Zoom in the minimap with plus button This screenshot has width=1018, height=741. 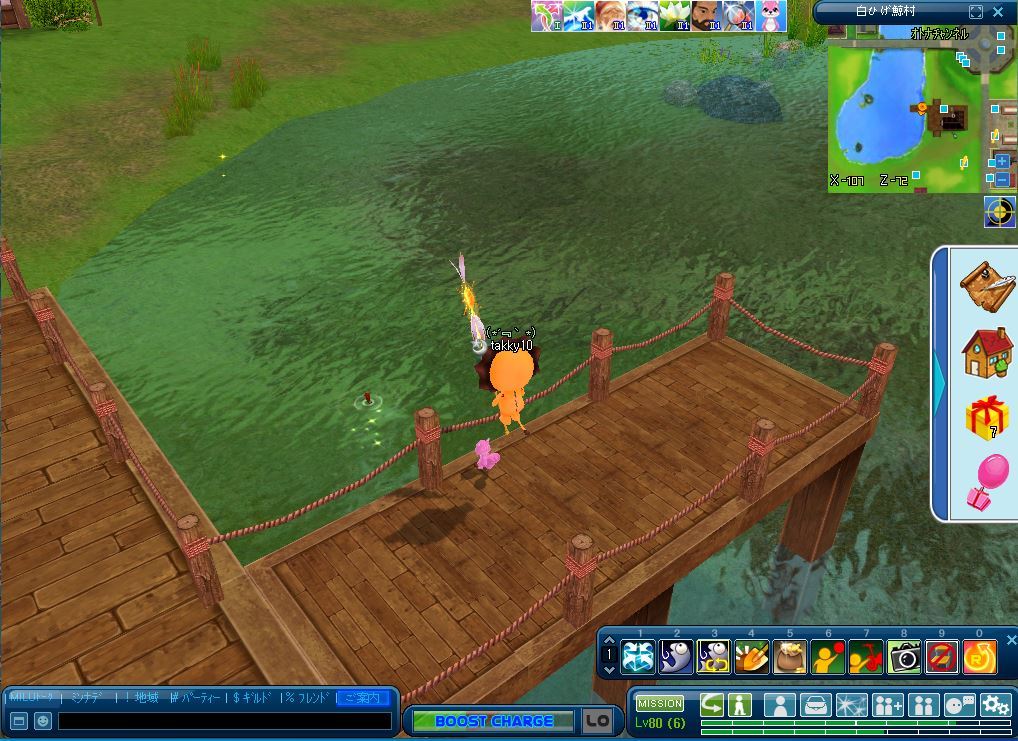[x=1002, y=161]
